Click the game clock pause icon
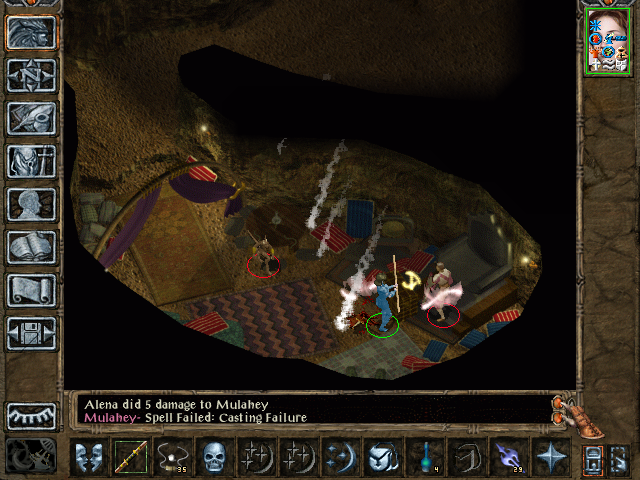 (32, 455)
